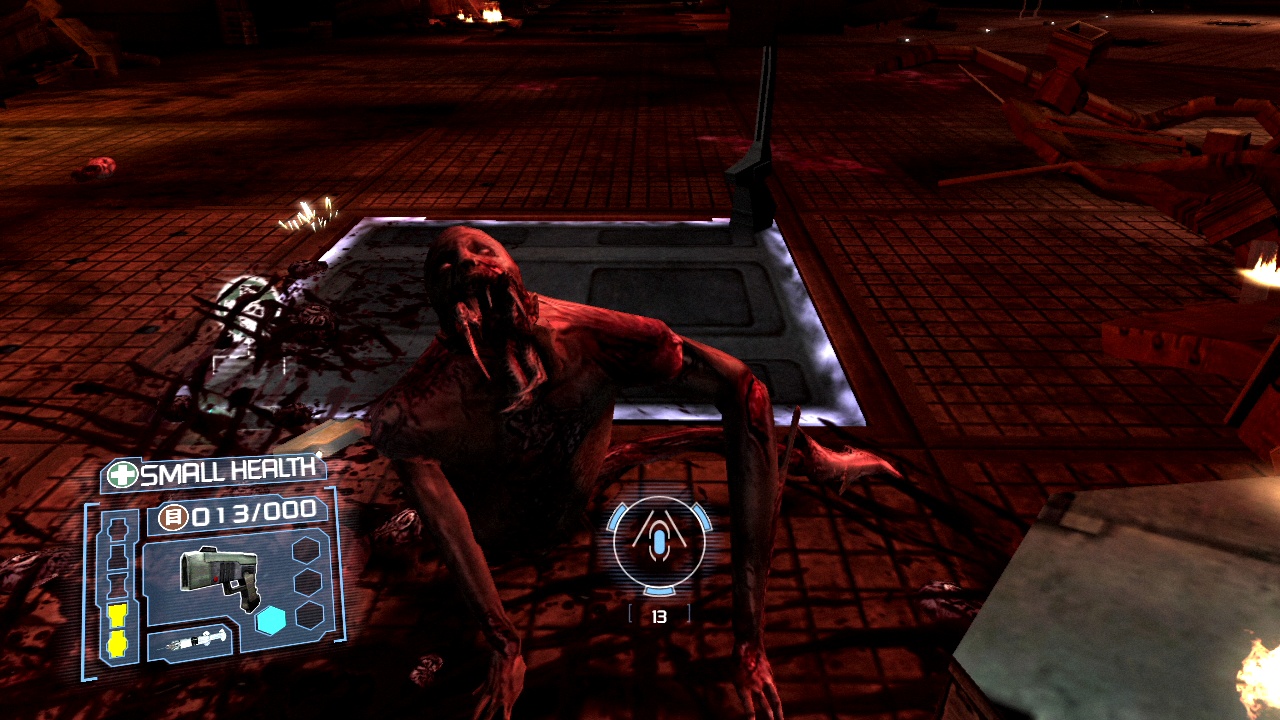Click the green Small Health cross icon

coord(123,475)
